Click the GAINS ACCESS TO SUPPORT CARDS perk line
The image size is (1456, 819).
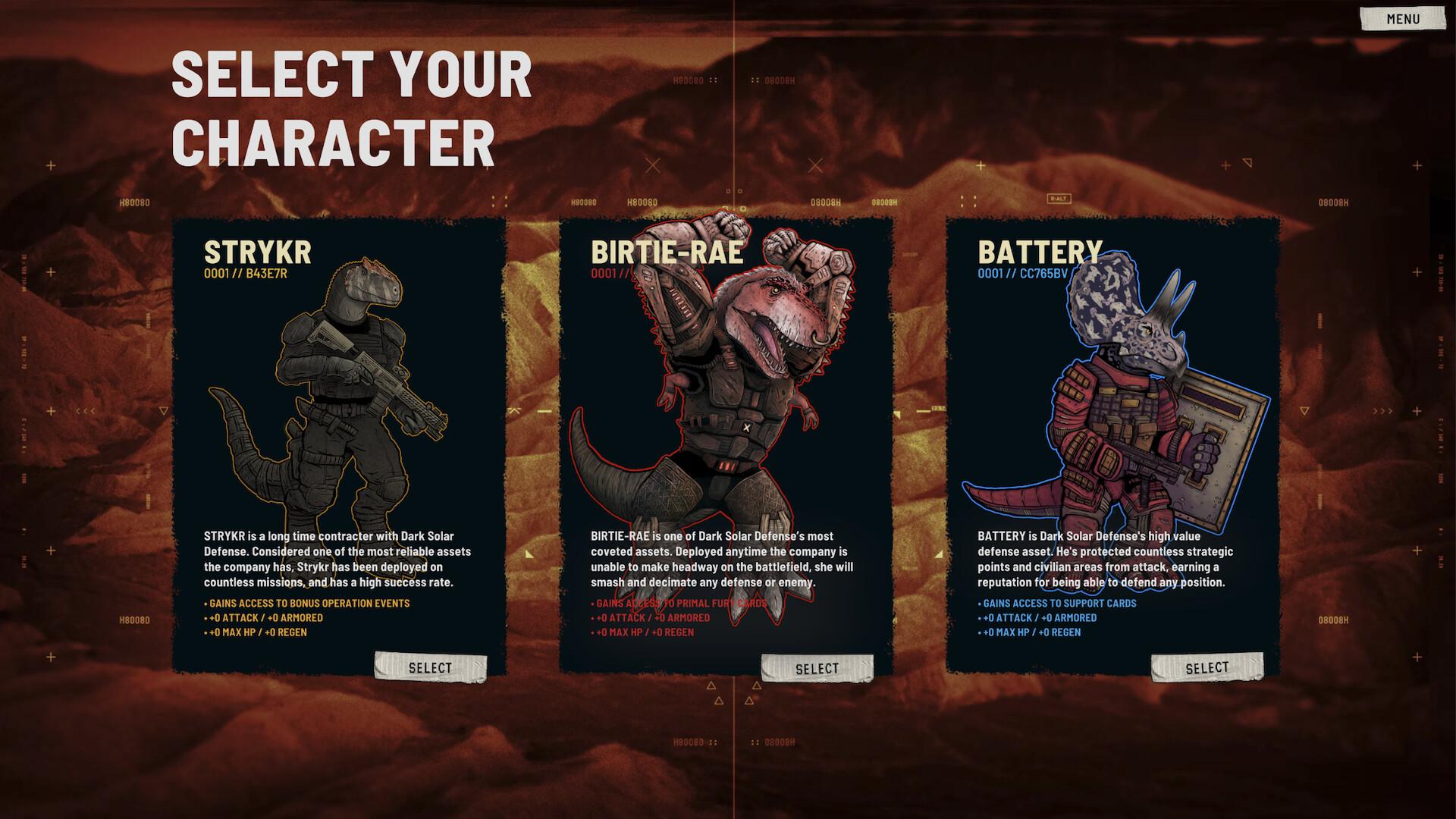click(1058, 604)
